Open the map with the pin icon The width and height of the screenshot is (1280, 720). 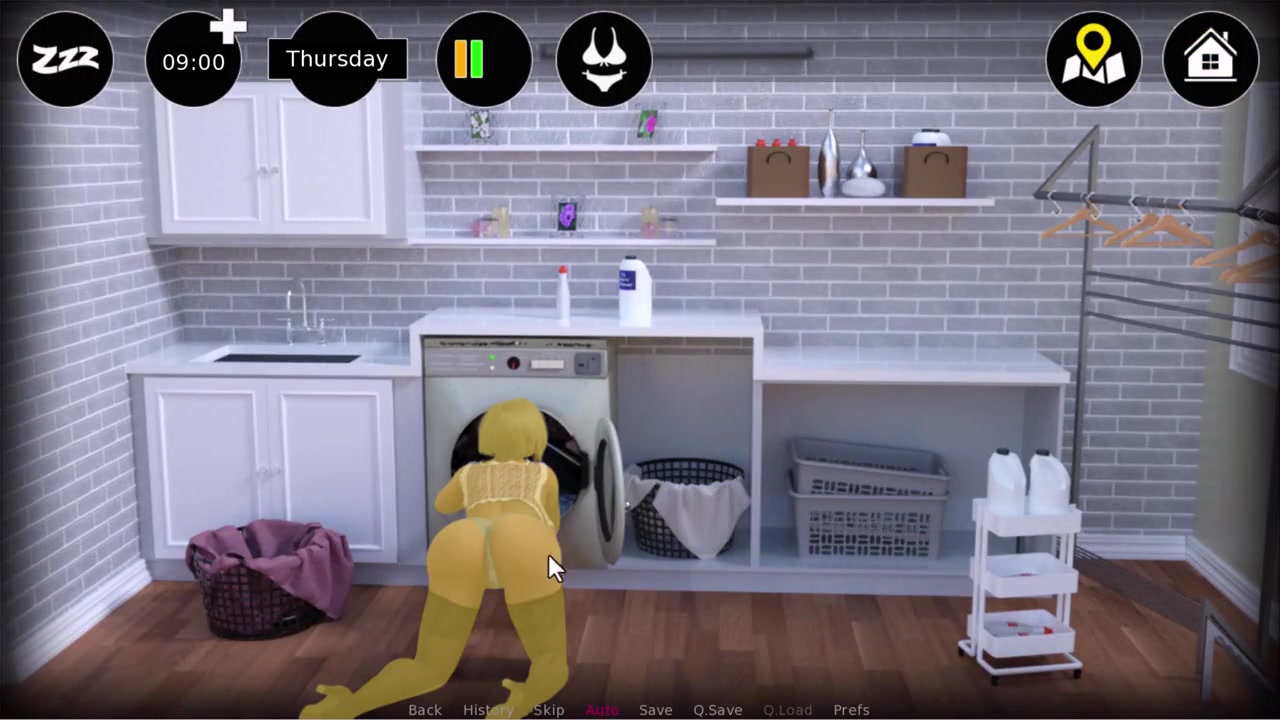pyautogui.click(x=1093, y=59)
